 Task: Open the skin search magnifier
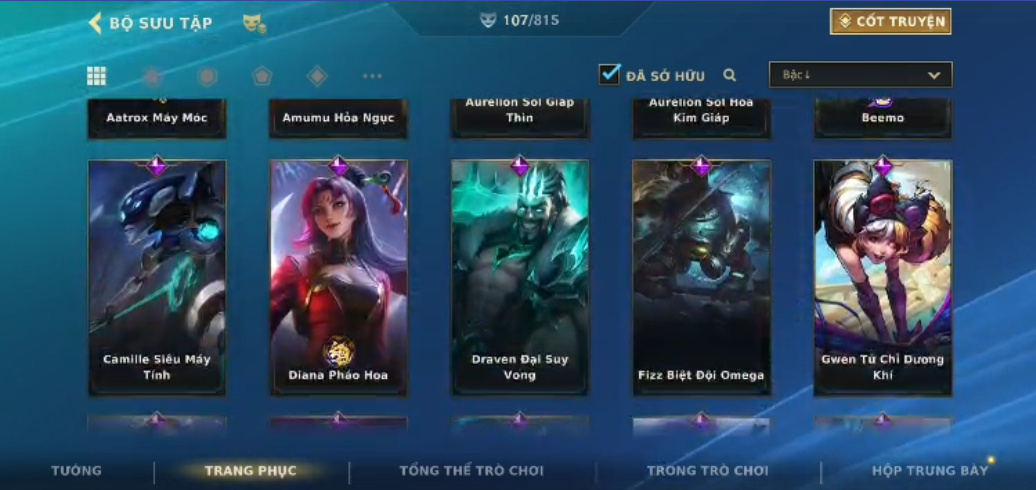coord(730,75)
